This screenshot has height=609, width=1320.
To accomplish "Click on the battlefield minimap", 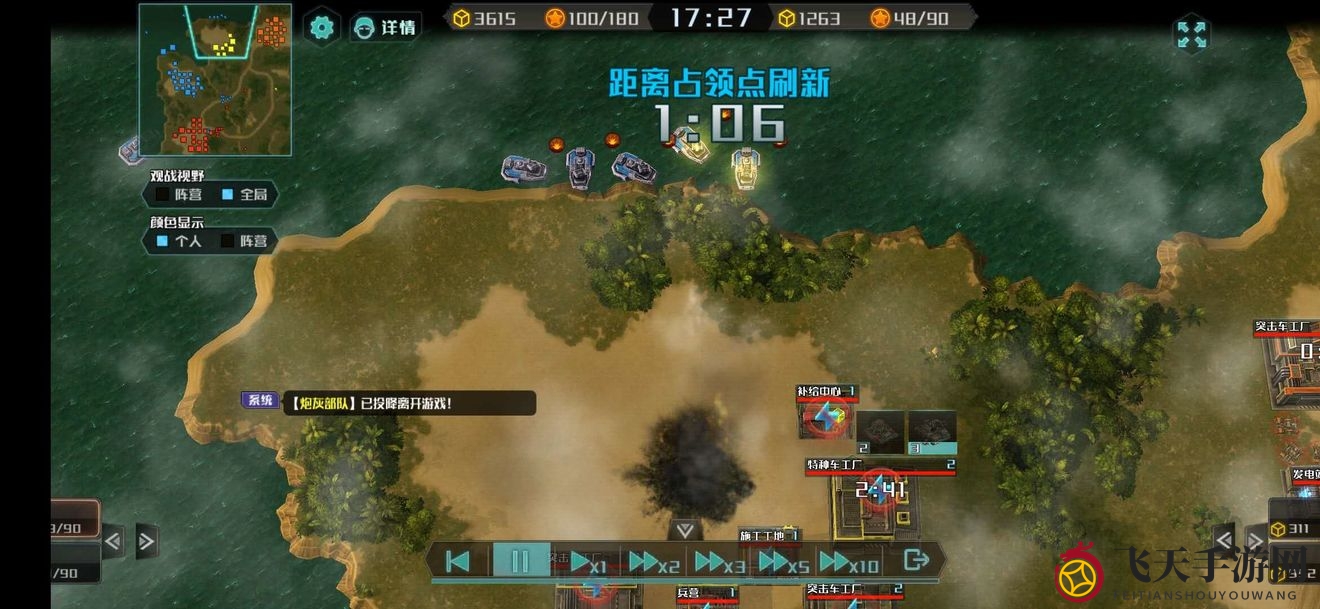I will (215, 80).
